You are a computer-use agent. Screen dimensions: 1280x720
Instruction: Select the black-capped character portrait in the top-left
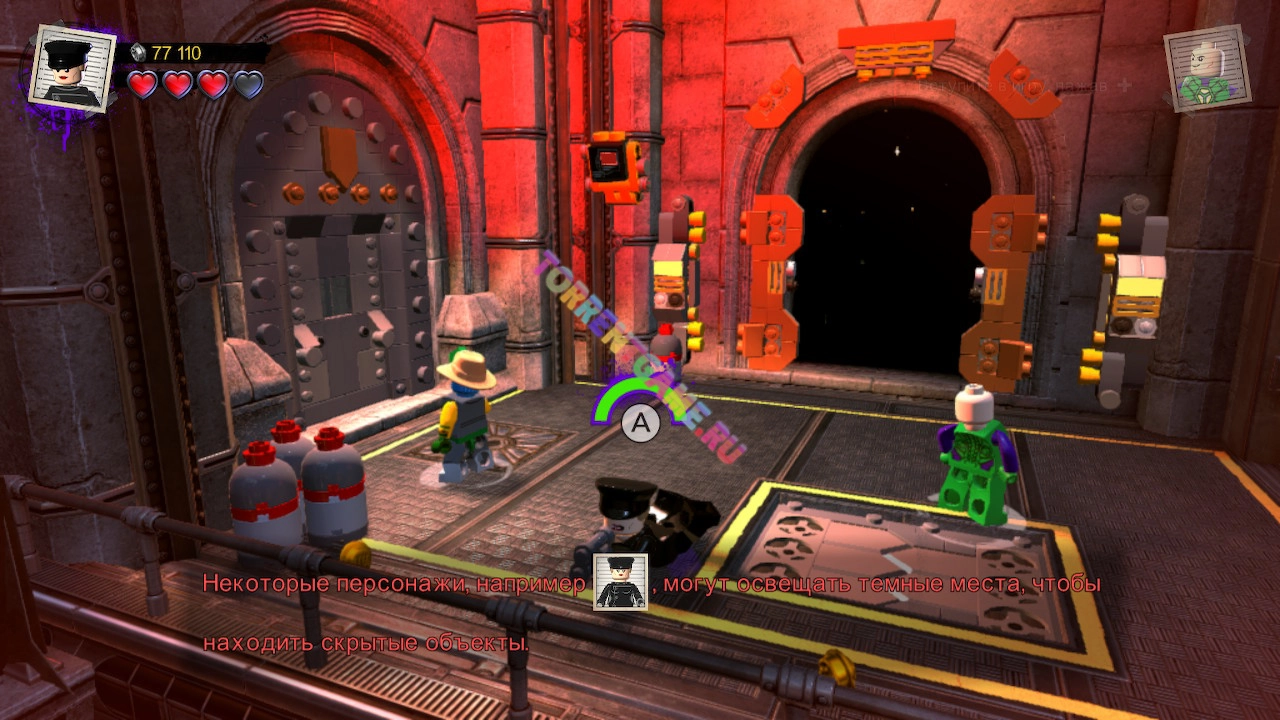click(72, 66)
